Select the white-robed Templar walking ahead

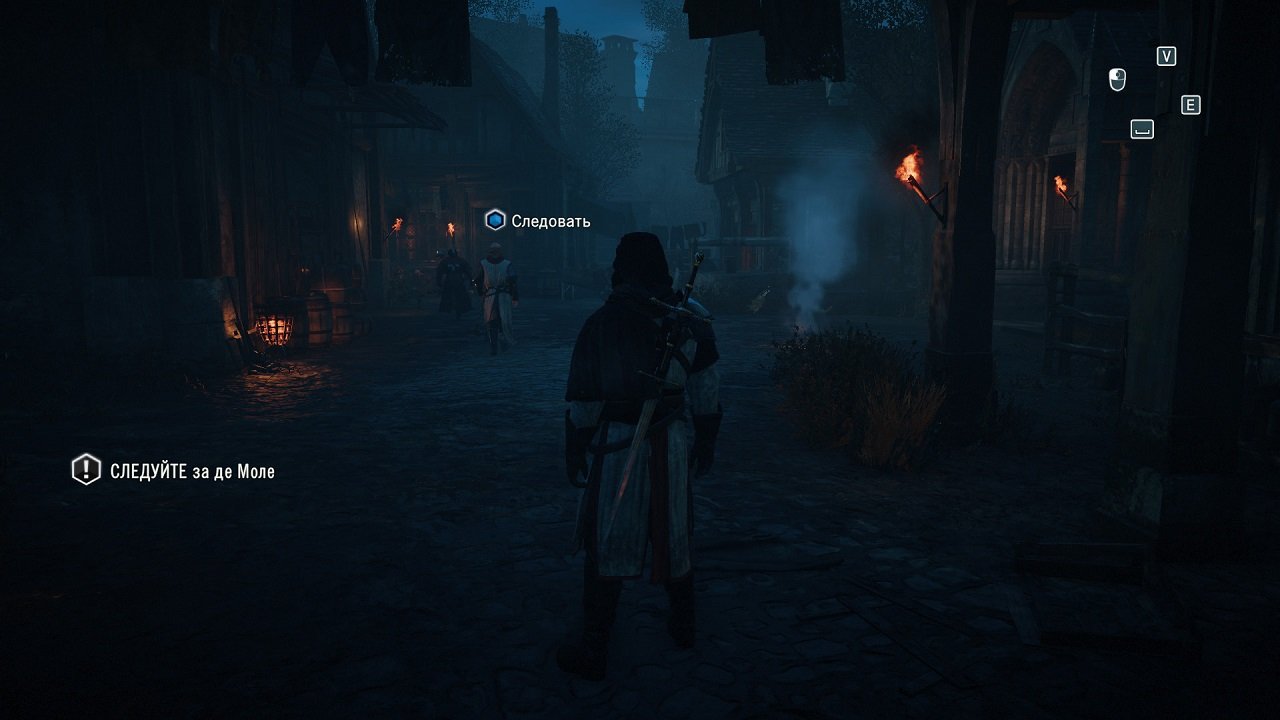coord(497,290)
